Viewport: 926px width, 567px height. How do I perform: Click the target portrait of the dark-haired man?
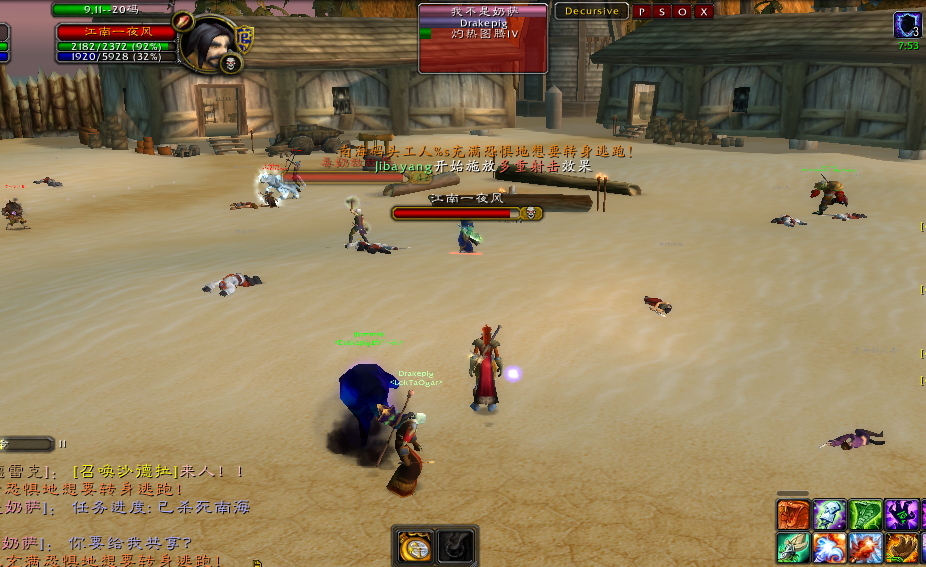209,40
